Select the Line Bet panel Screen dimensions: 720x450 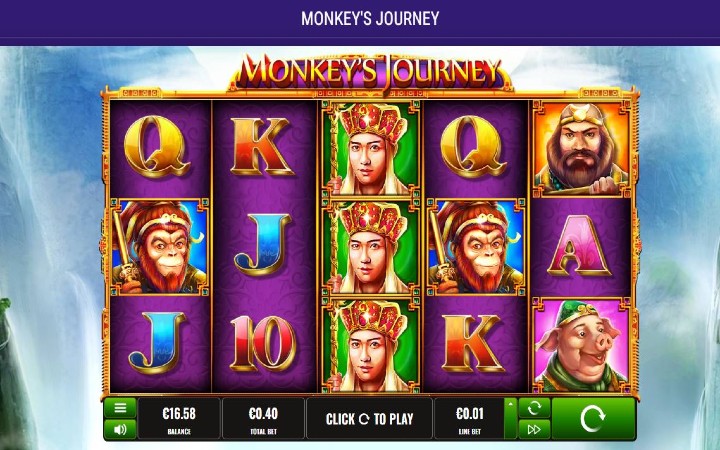469,418
